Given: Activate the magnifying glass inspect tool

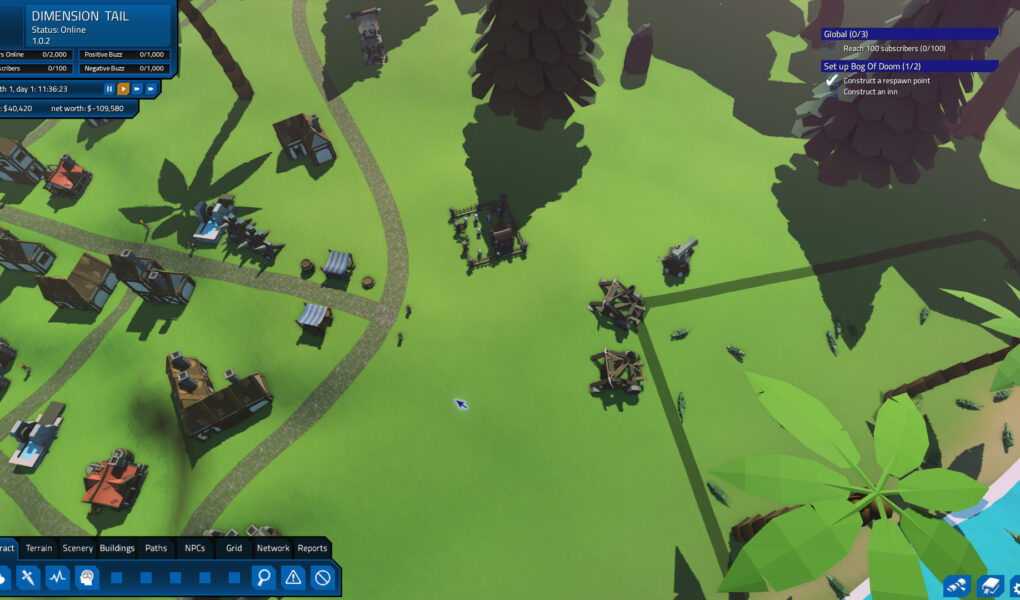Looking at the screenshot, I should (263, 577).
